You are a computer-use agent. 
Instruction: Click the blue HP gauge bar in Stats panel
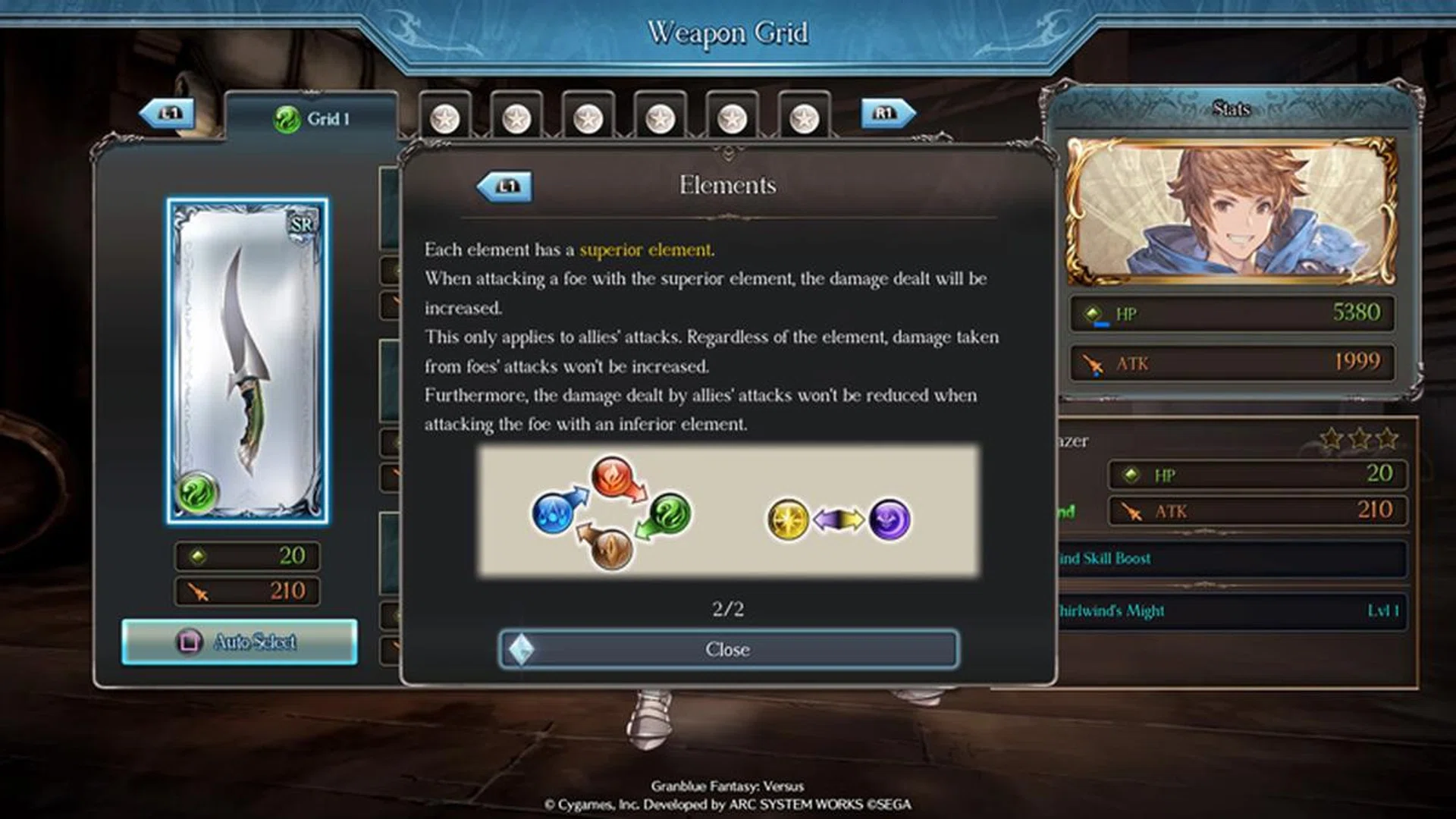click(x=1102, y=325)
